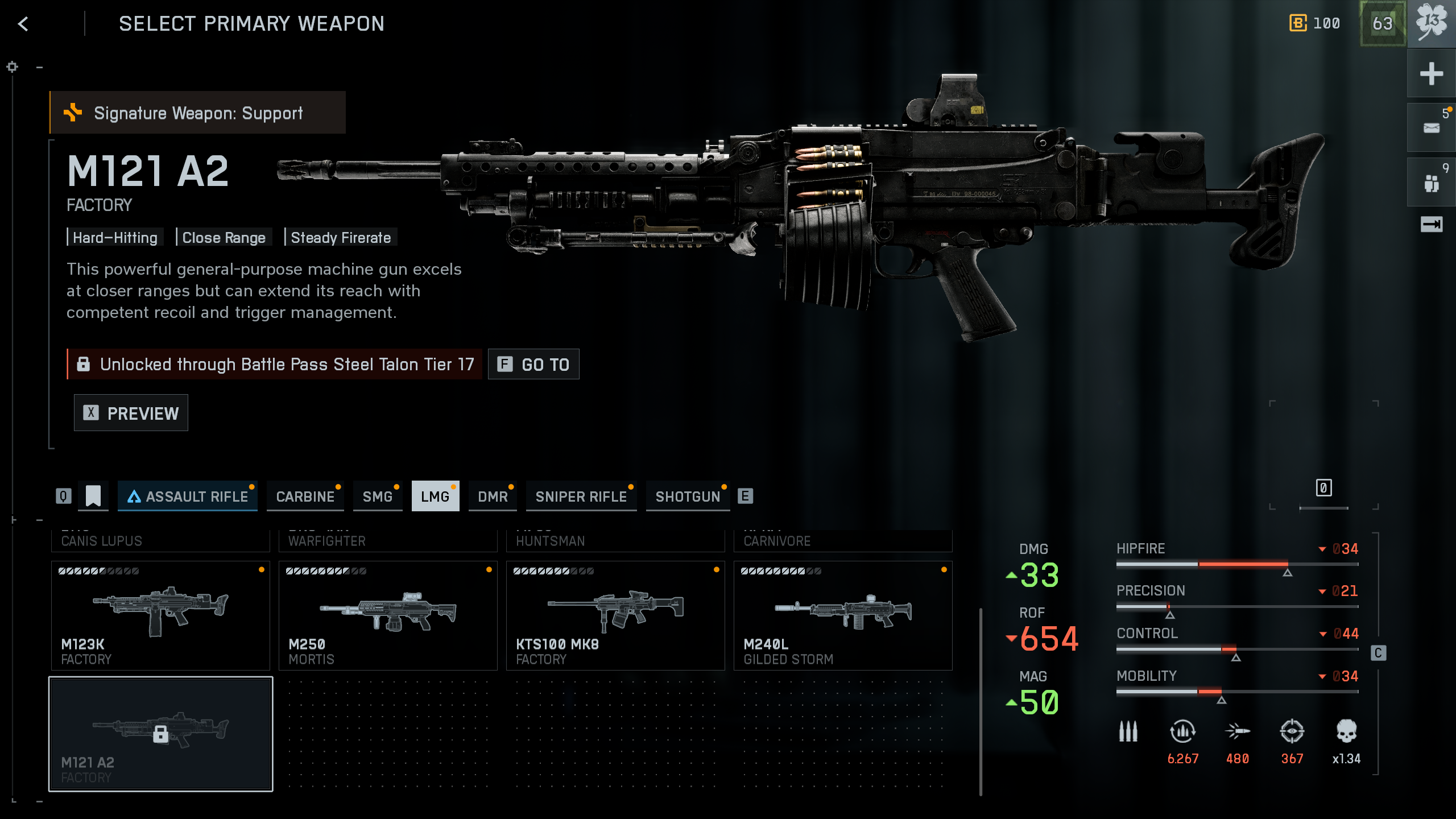This screenshot has height=819, width=1456.
Task: Pick the KTS100 MK8 Factory tile
Action: 615,615
